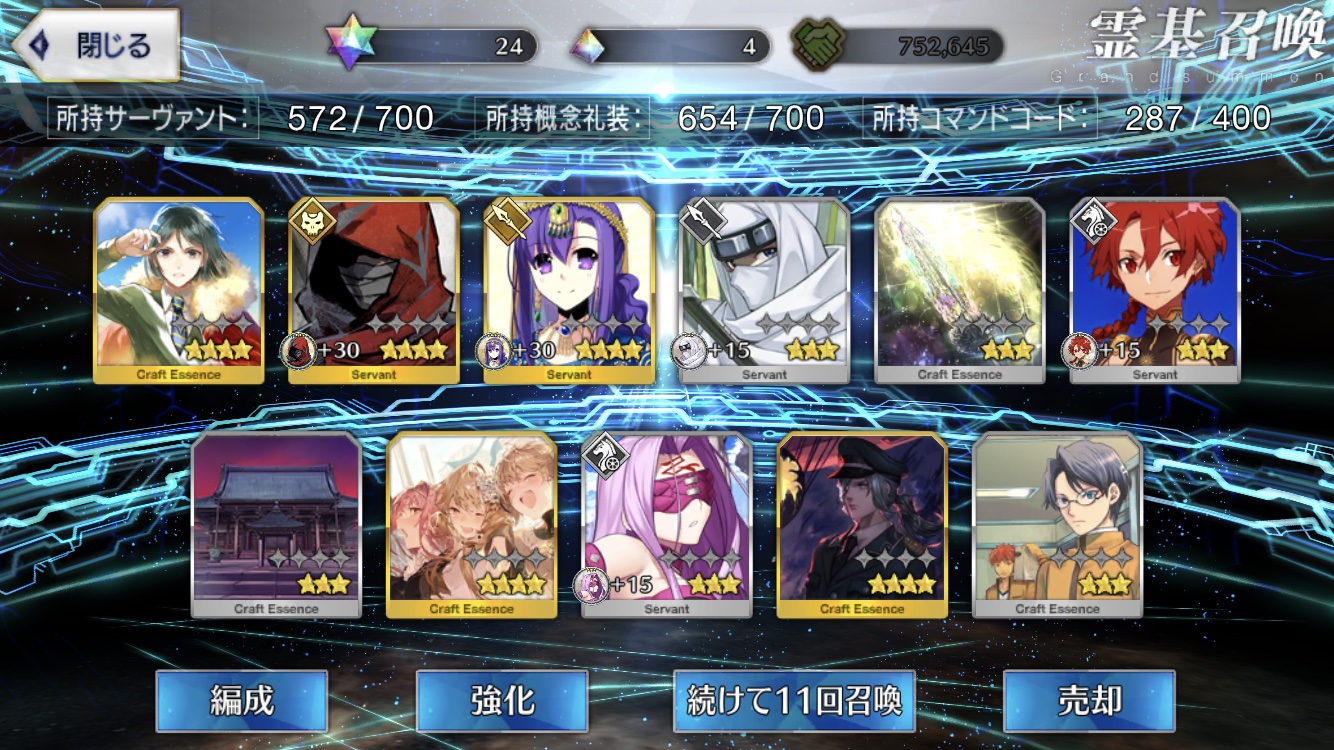Viewport: 1334px width, 750px height.
Task: Go to the 強化 enhancement screen
Action: pos(501,701)
